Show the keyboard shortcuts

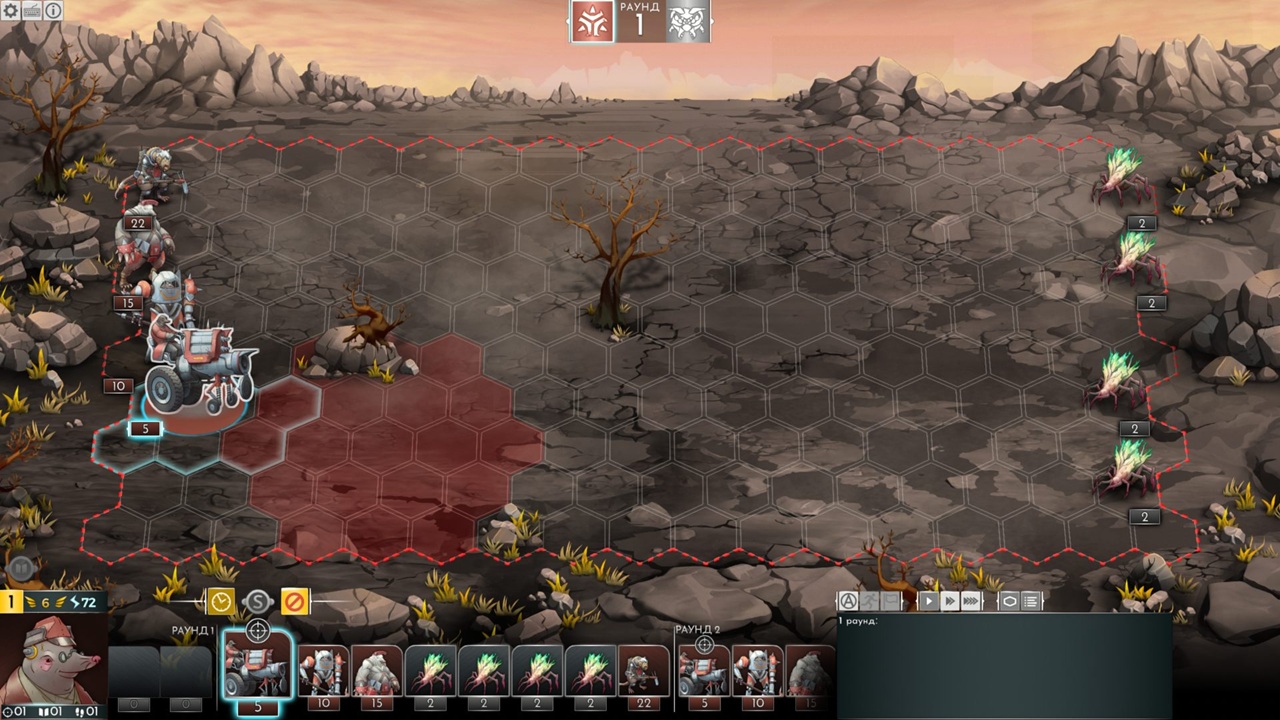coord(31,10)
